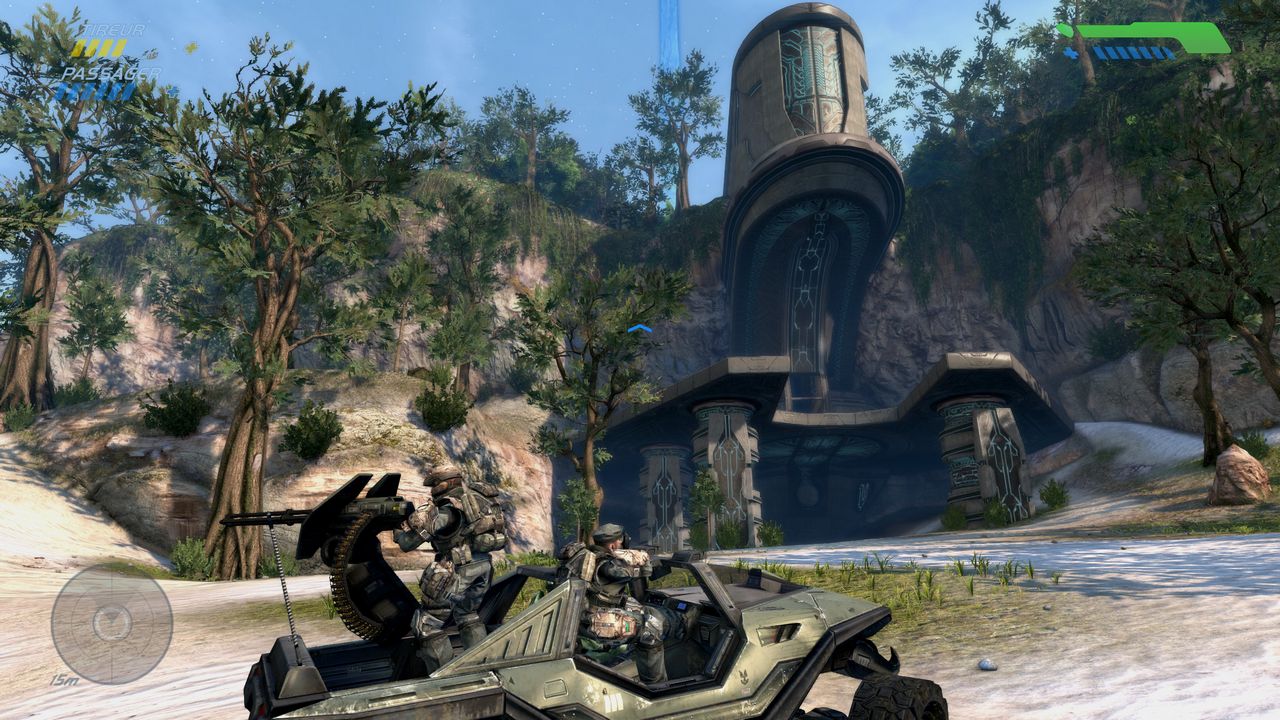Image resolution: width=1280 pixels, height=720 pixels.
Task: Select the blue objective waypoint marker
Action: click(639, 328)
